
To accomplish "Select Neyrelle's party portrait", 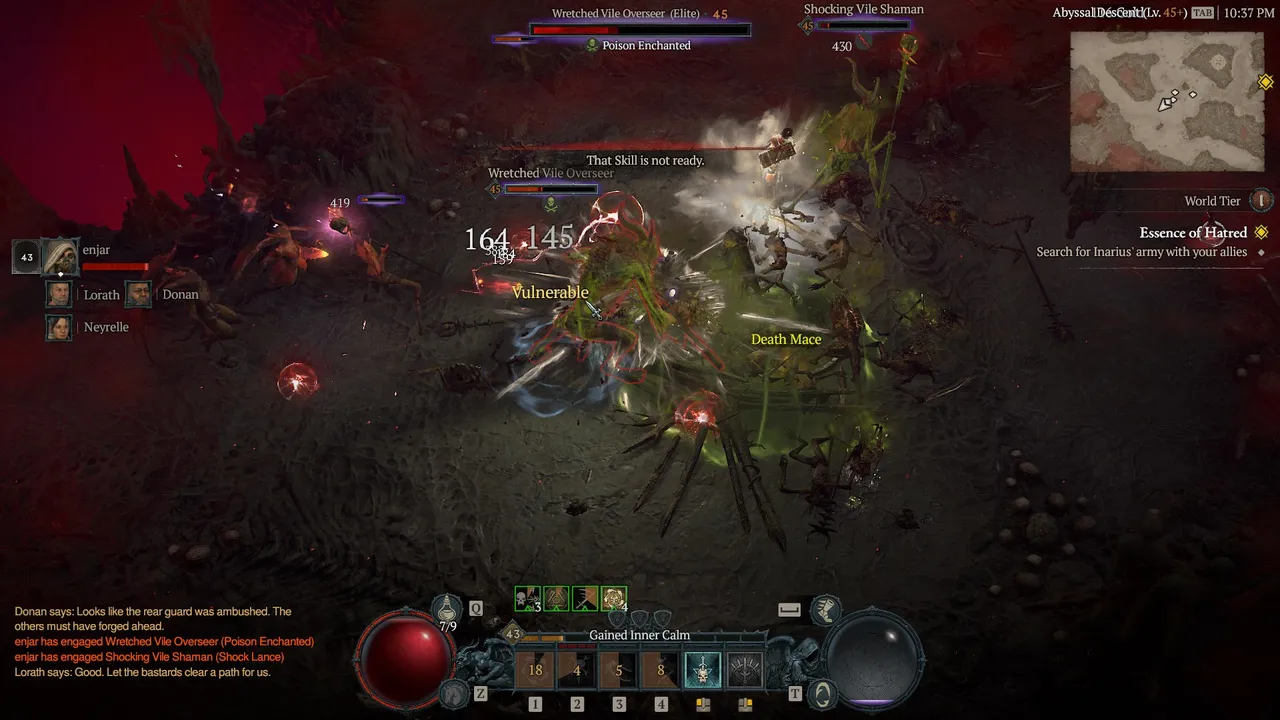I will point(60,327).
